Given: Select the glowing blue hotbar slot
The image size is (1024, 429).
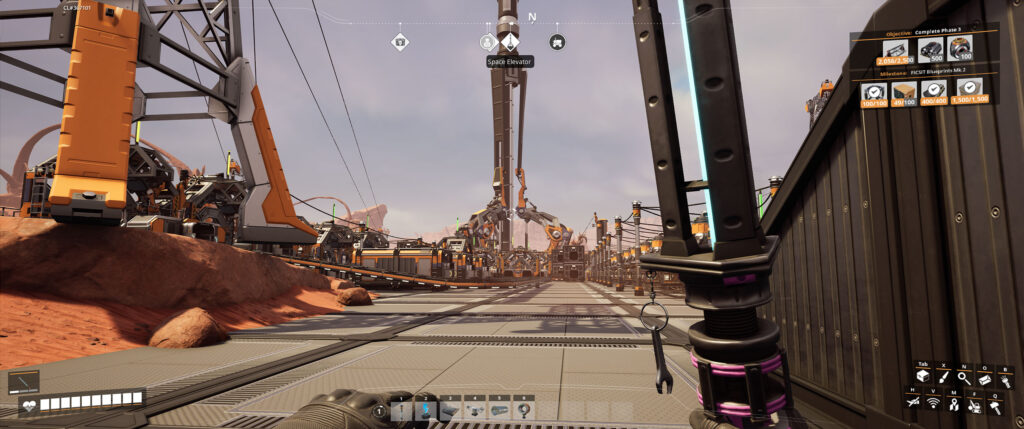Looking at the screenshot, I should [427, 409].
